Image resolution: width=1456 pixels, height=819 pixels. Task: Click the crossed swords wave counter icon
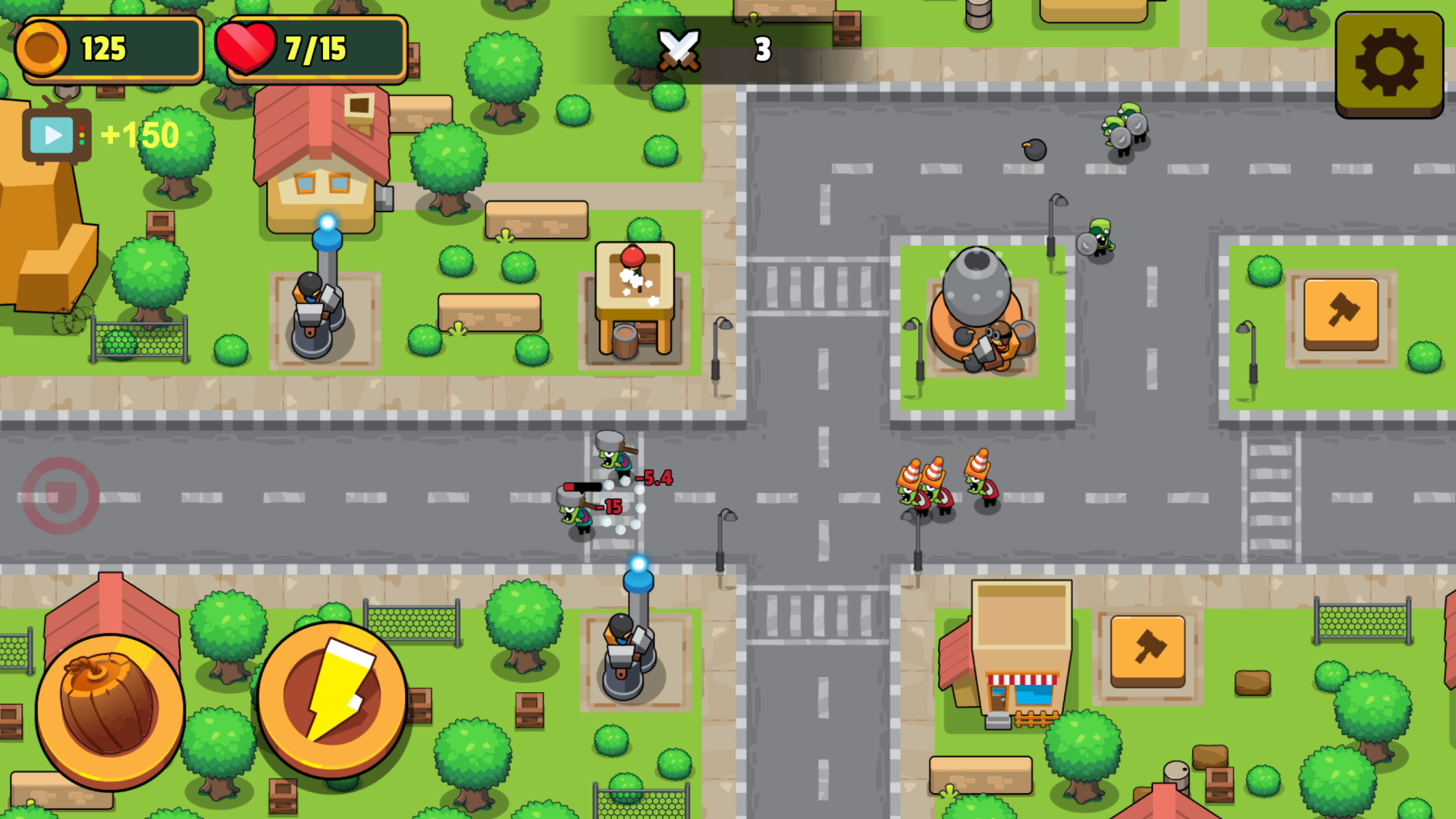(680, 49)
